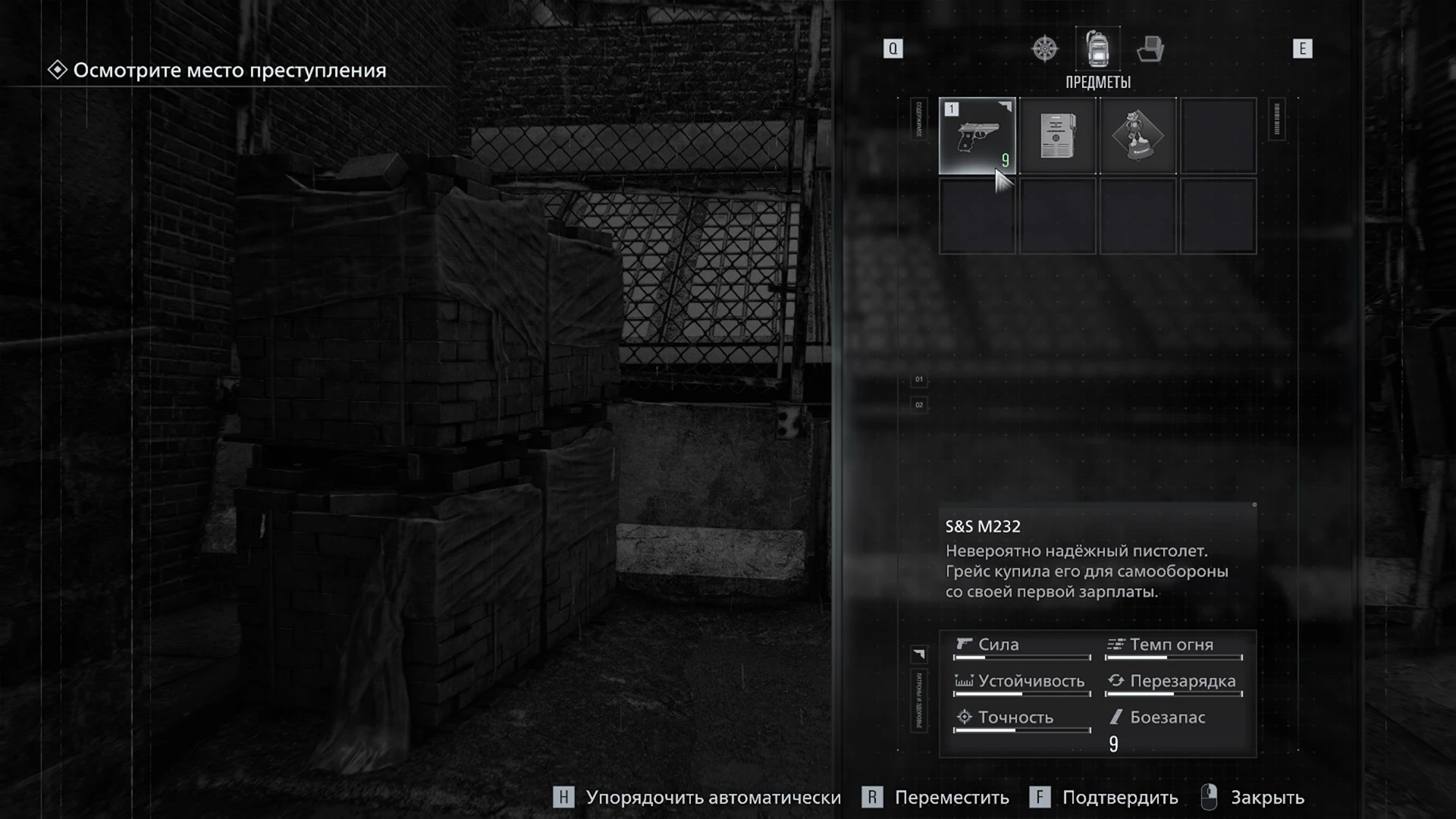Close the inventory with Закрыть
The width and height of the screenshot is (1456, 819).
pos(1266,798)
